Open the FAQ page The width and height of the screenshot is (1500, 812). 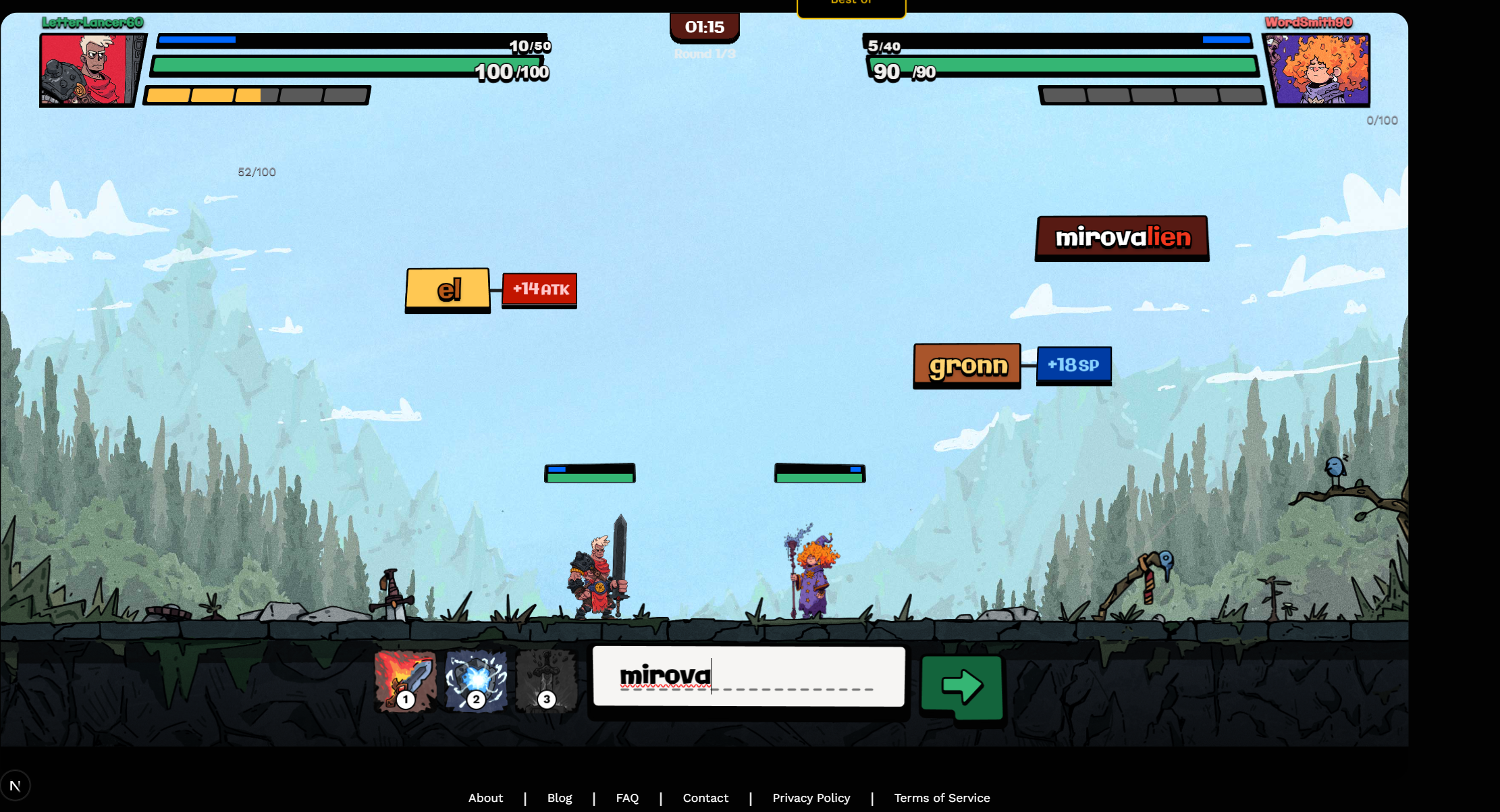(627, 798)
